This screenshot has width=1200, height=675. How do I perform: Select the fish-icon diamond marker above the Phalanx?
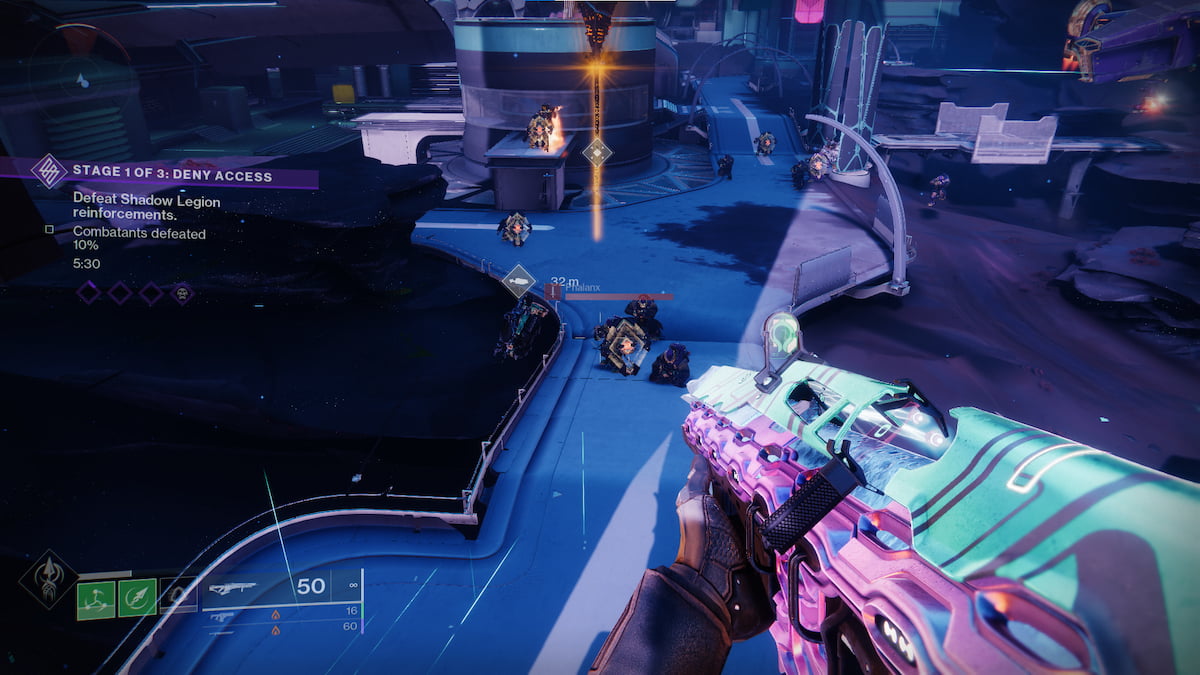tap(518, 281)
